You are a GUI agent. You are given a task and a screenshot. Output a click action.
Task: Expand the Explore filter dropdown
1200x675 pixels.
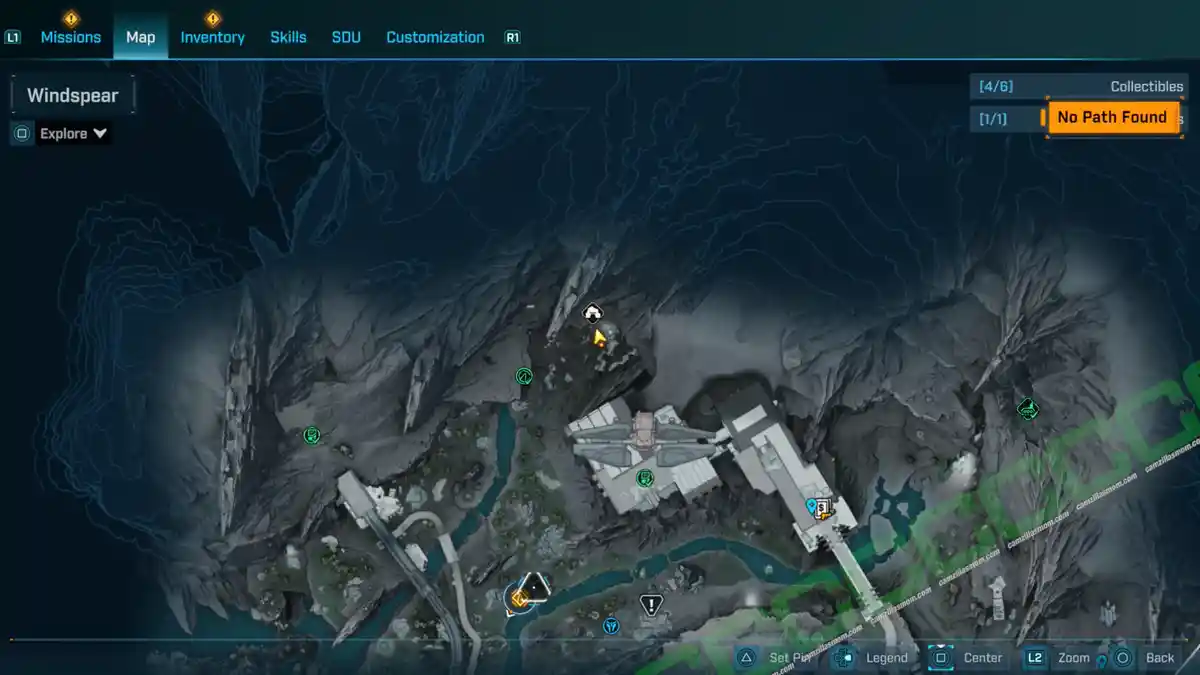coord(74,133)
